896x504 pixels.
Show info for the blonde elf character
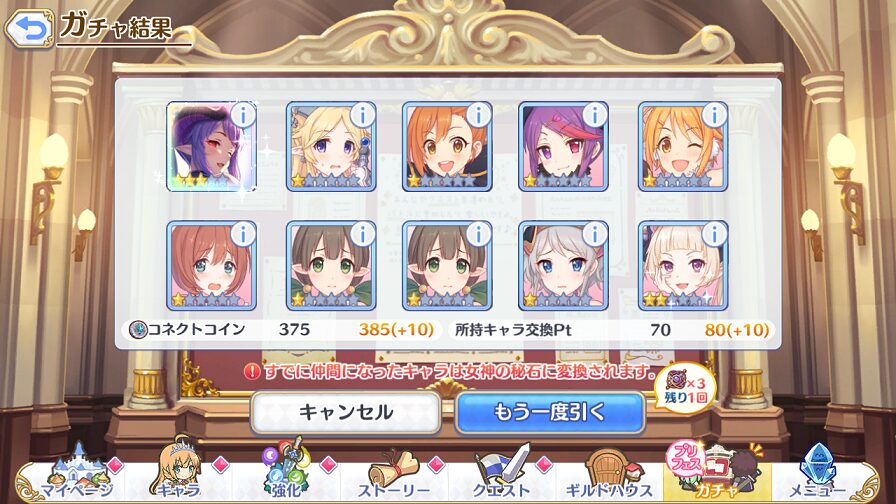tap(360, 115)
